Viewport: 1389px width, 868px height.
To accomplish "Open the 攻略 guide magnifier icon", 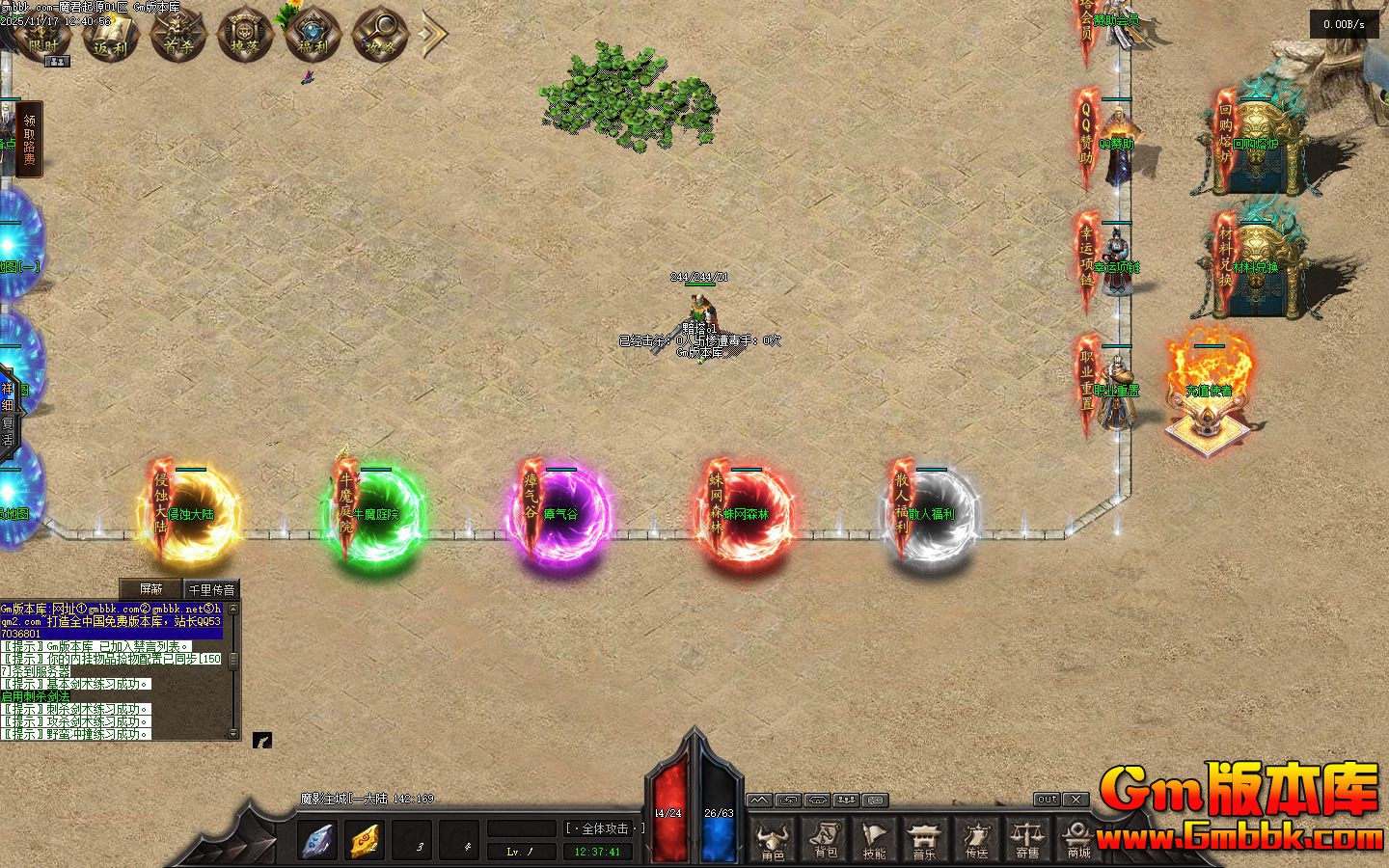I will pyautogui.click(x=378, y=36).
